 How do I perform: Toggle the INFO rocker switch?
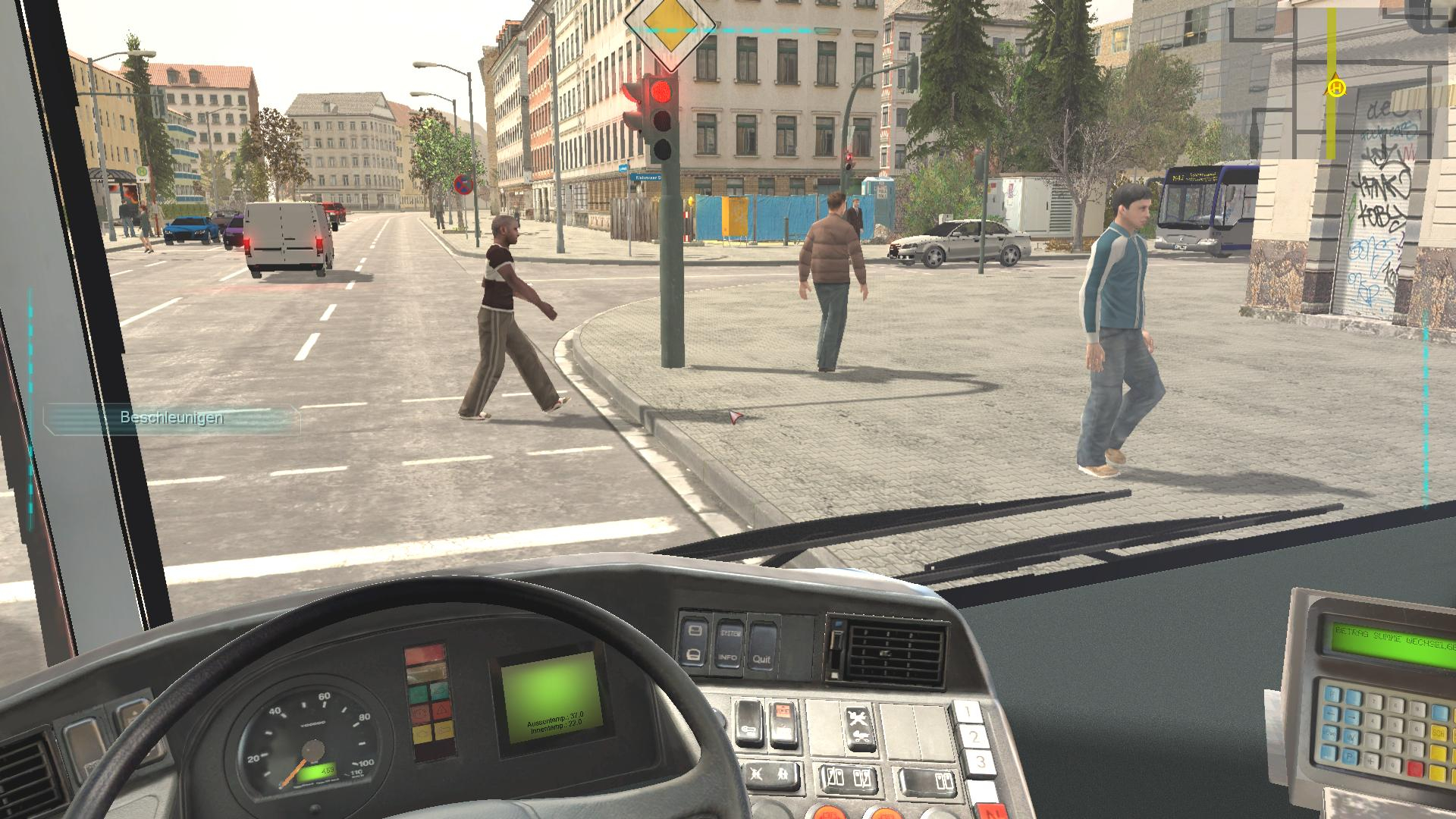click(728, 657)
